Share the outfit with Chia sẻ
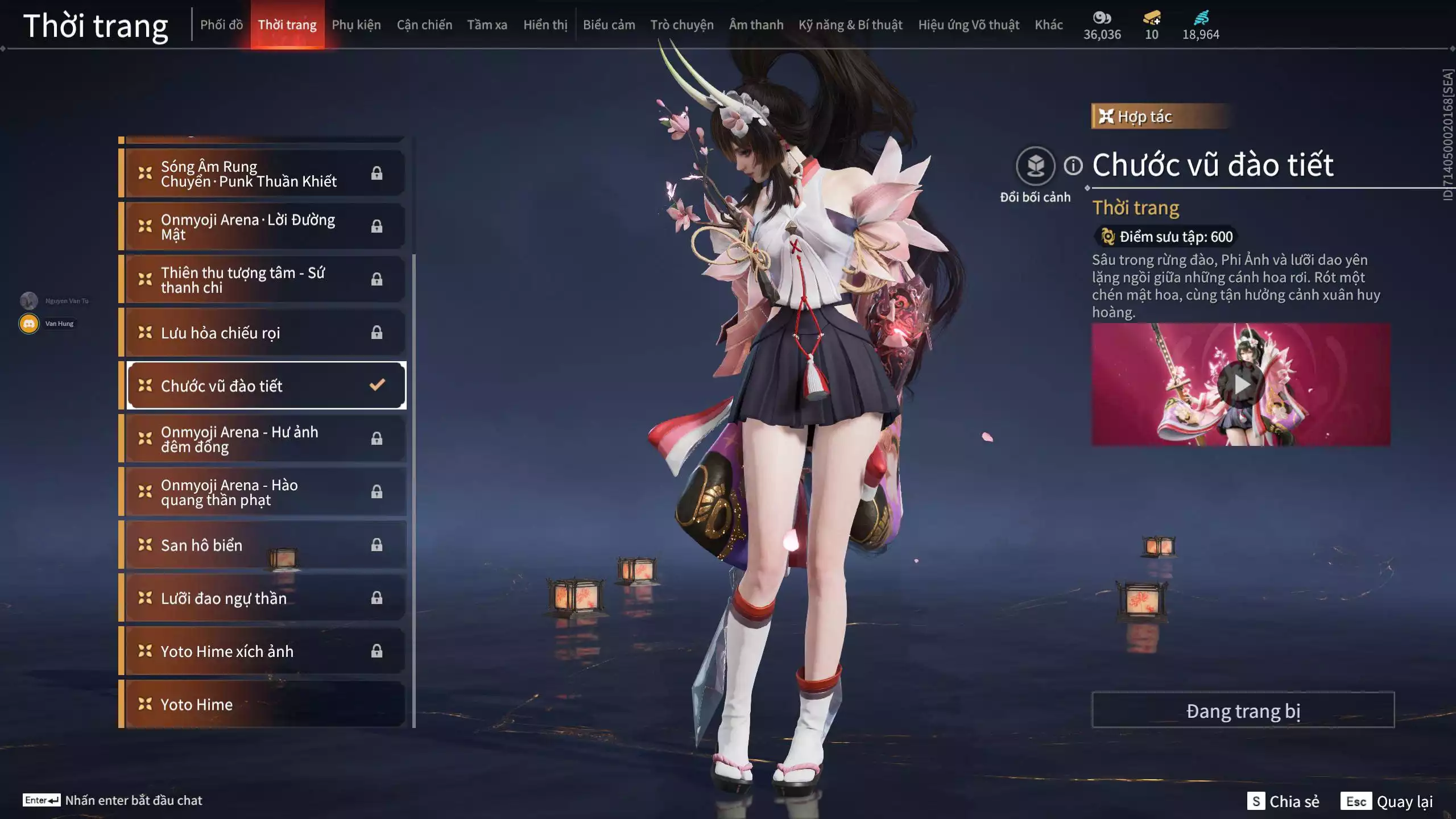Viewport: 1456px width, 819px height. pos(1283,801)
